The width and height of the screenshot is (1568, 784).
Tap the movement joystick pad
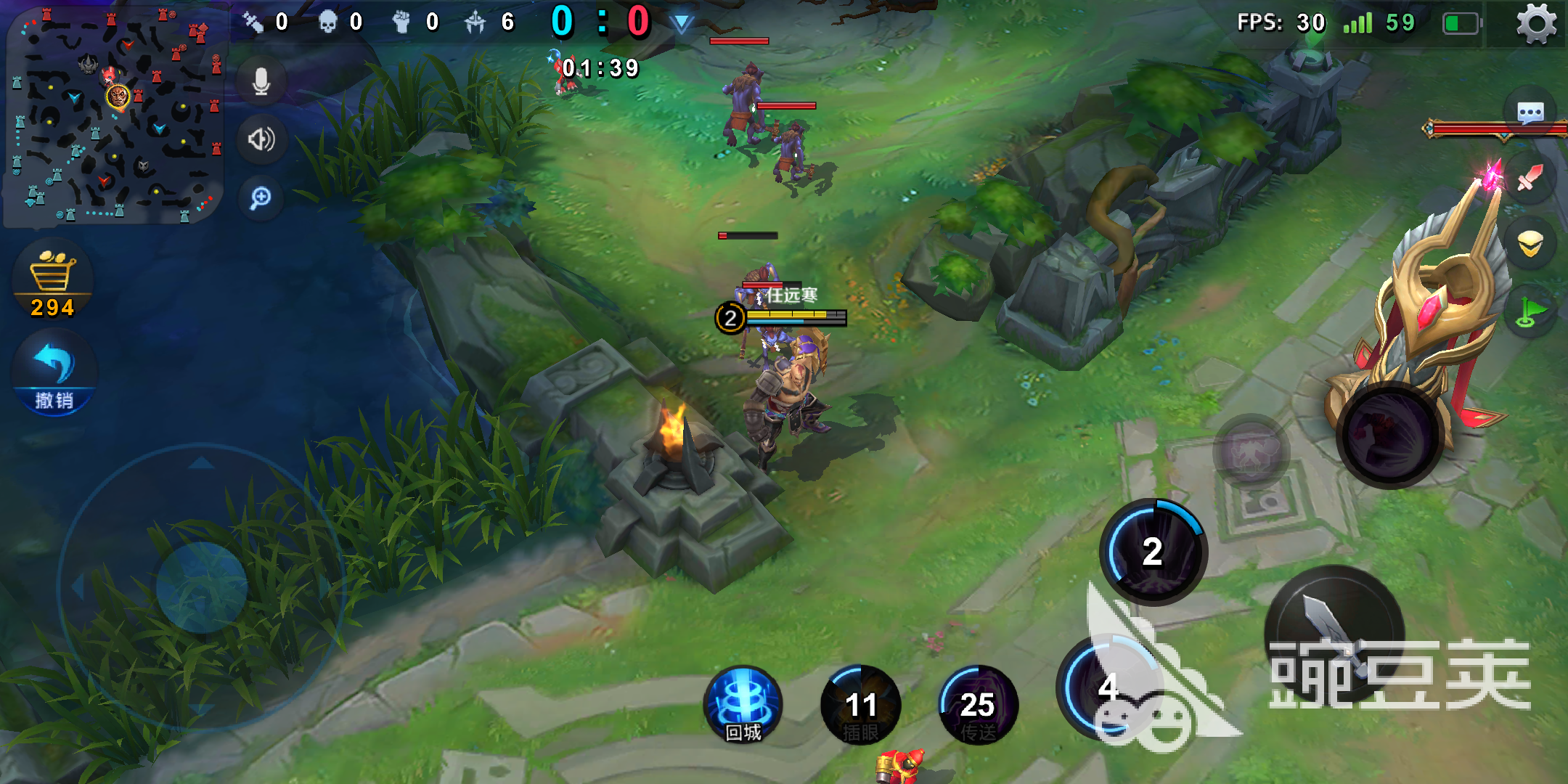[x=202, y=587]
